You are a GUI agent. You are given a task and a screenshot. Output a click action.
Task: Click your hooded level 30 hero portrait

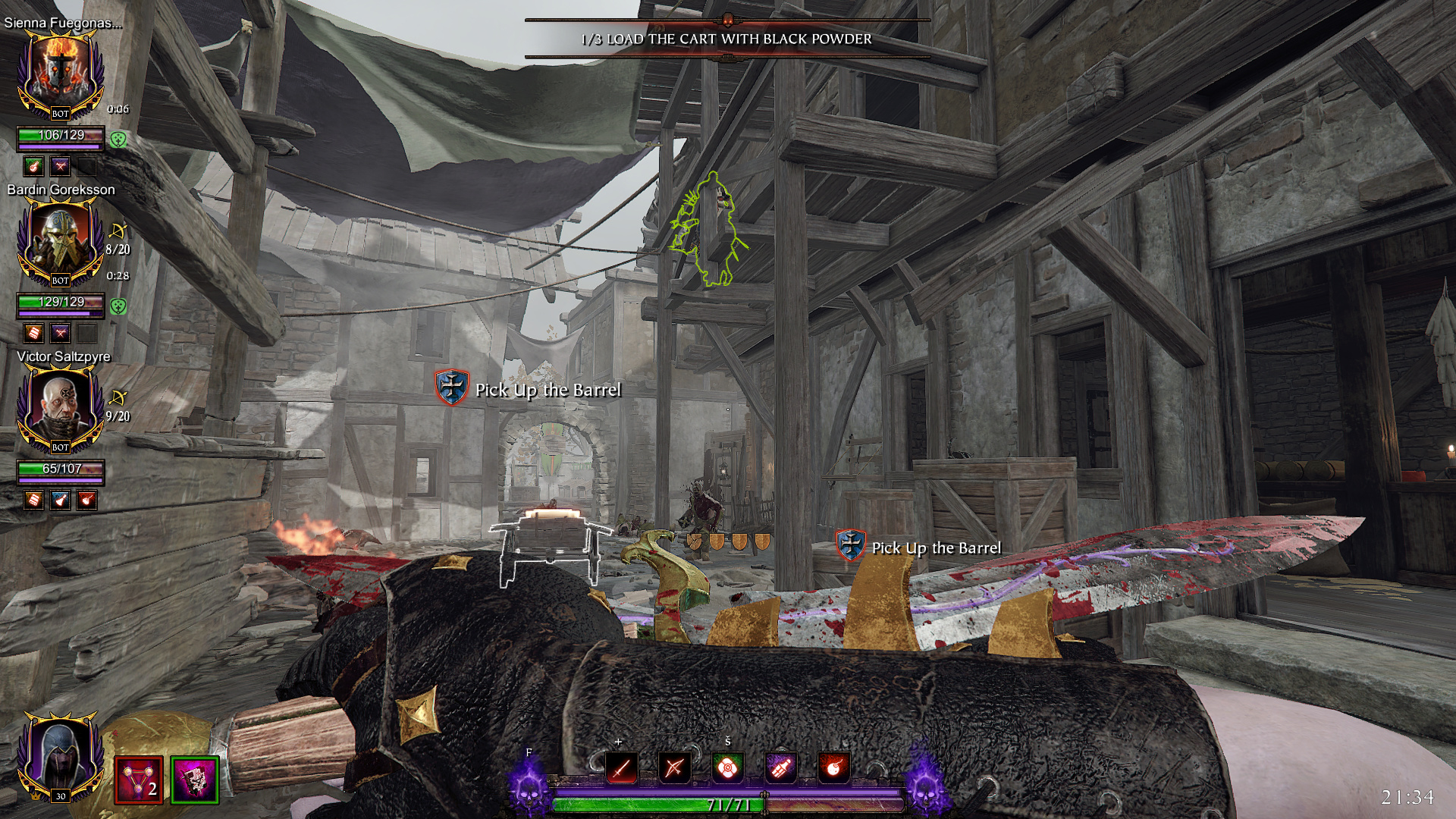(x=60, y=756)
